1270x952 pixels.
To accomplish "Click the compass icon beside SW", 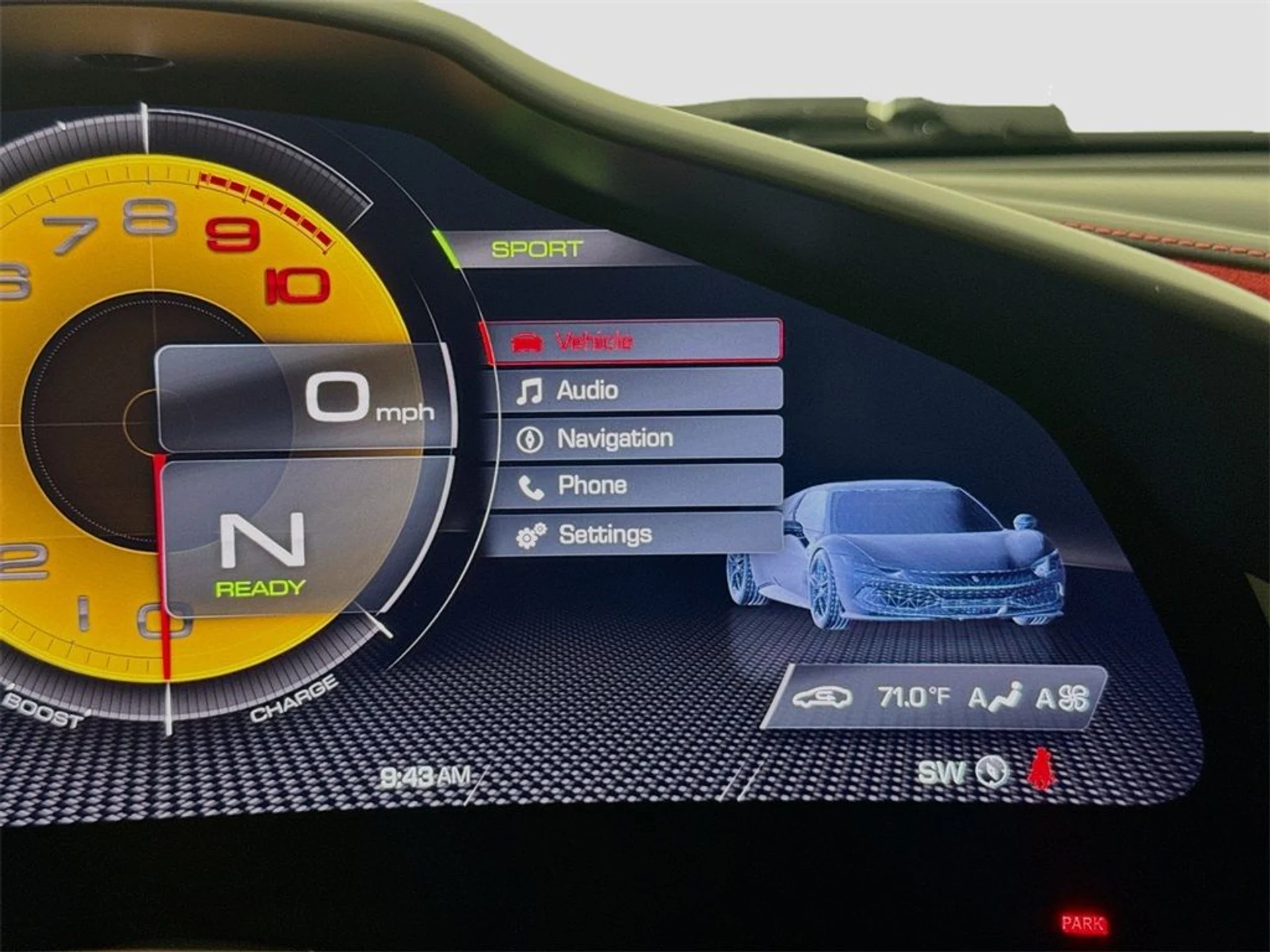I will [x=992, y=772].
